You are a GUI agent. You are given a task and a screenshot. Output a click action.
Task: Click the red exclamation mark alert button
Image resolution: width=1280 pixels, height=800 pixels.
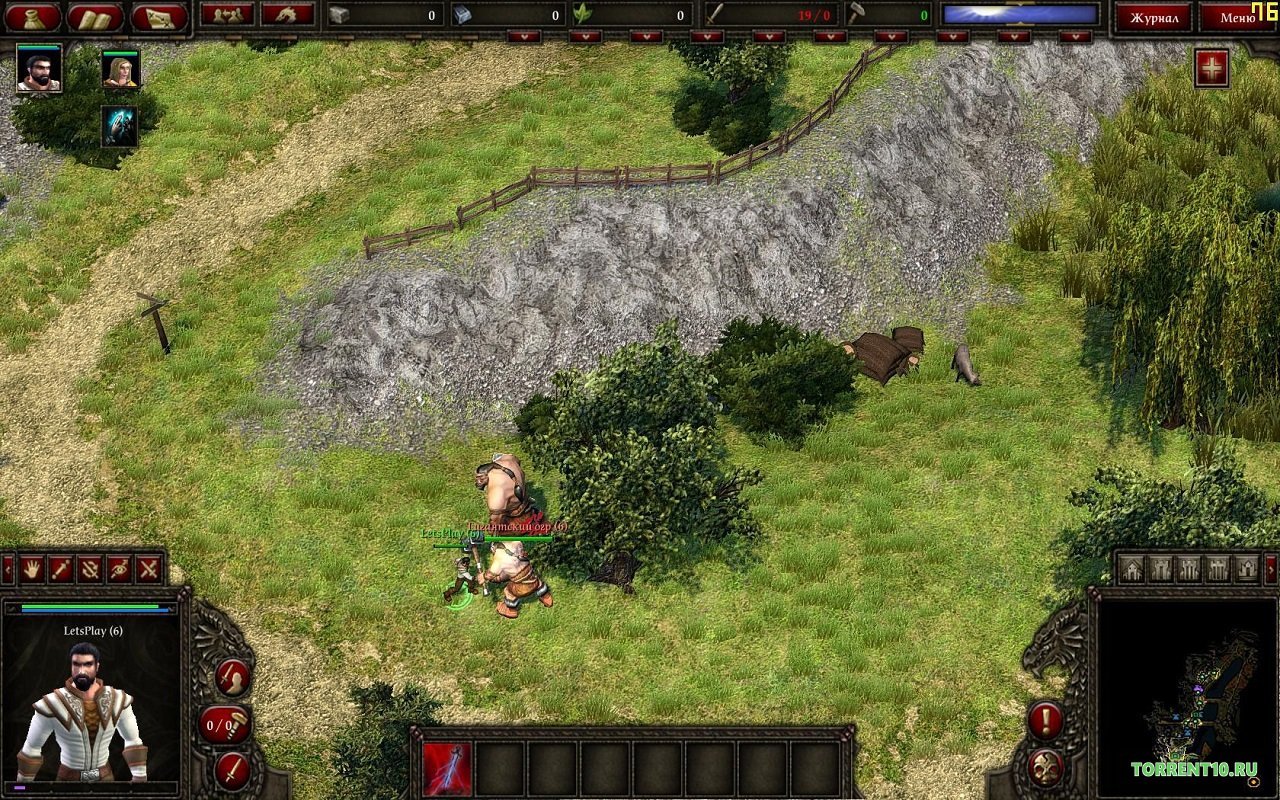point(1045,720)
